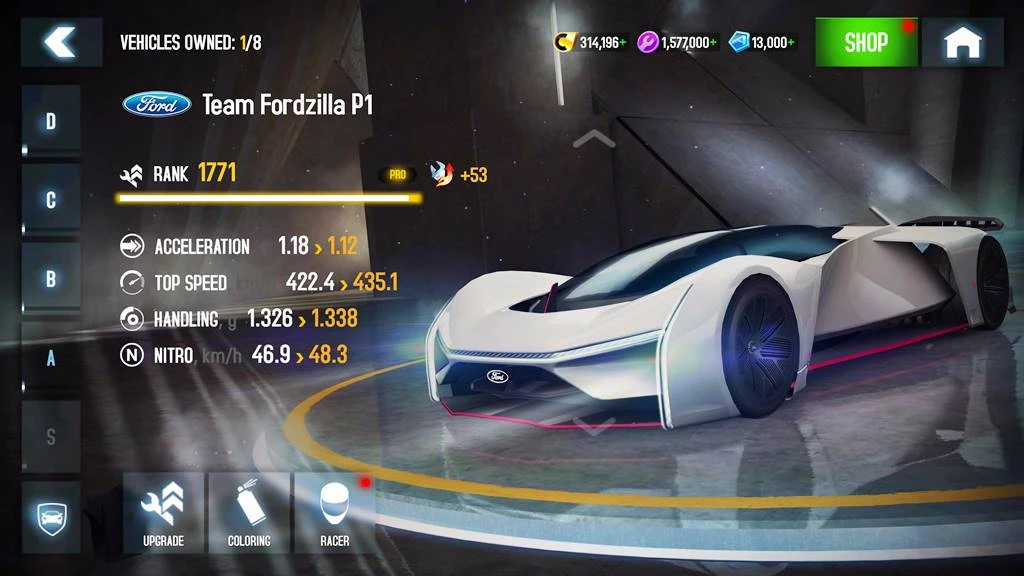Select the class C vehicles tab
Viewport: 1024px width, 576px height.
[51, 200]
